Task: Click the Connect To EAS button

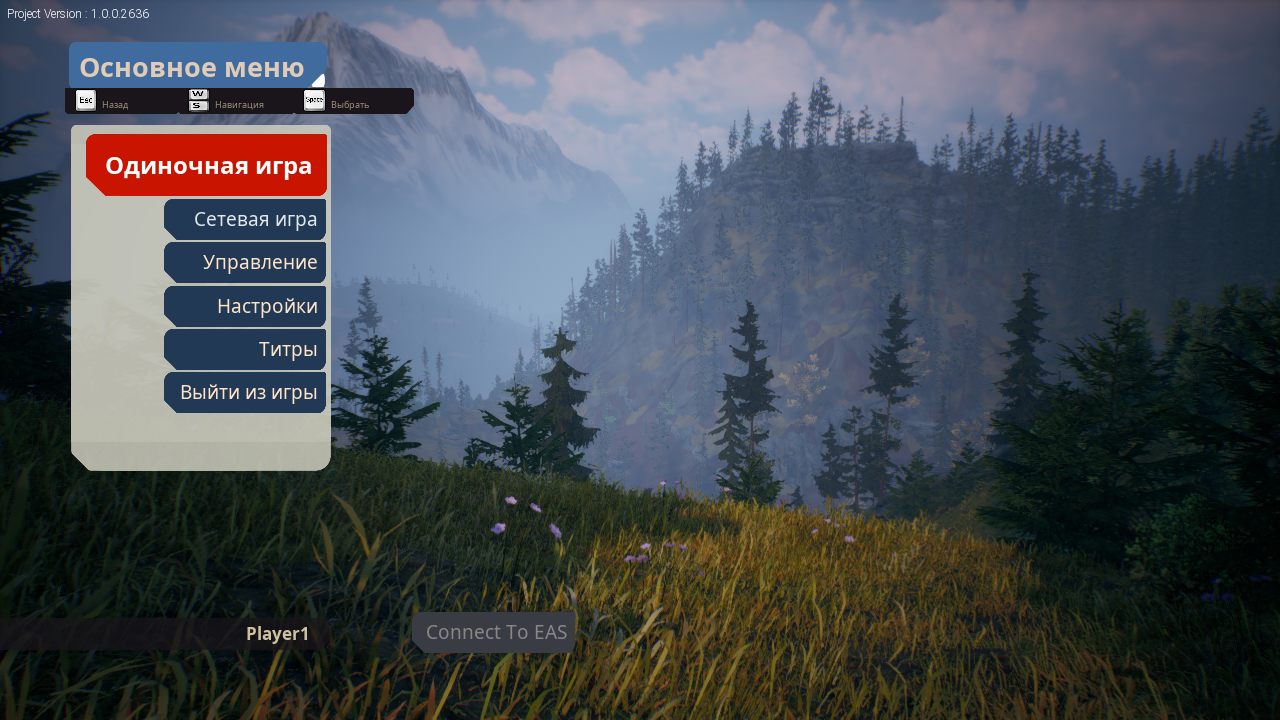Action: tap(495, 632)
